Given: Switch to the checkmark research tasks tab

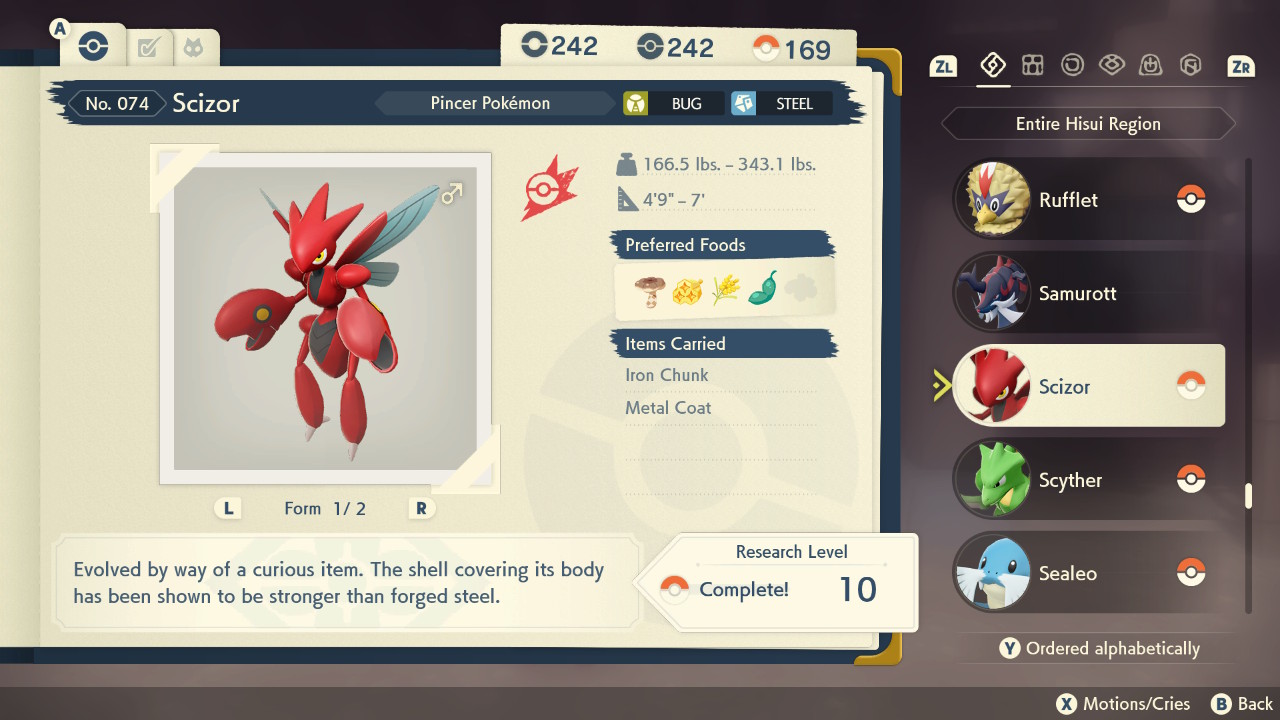Looking at the screenshot, I should click(149, 46).
